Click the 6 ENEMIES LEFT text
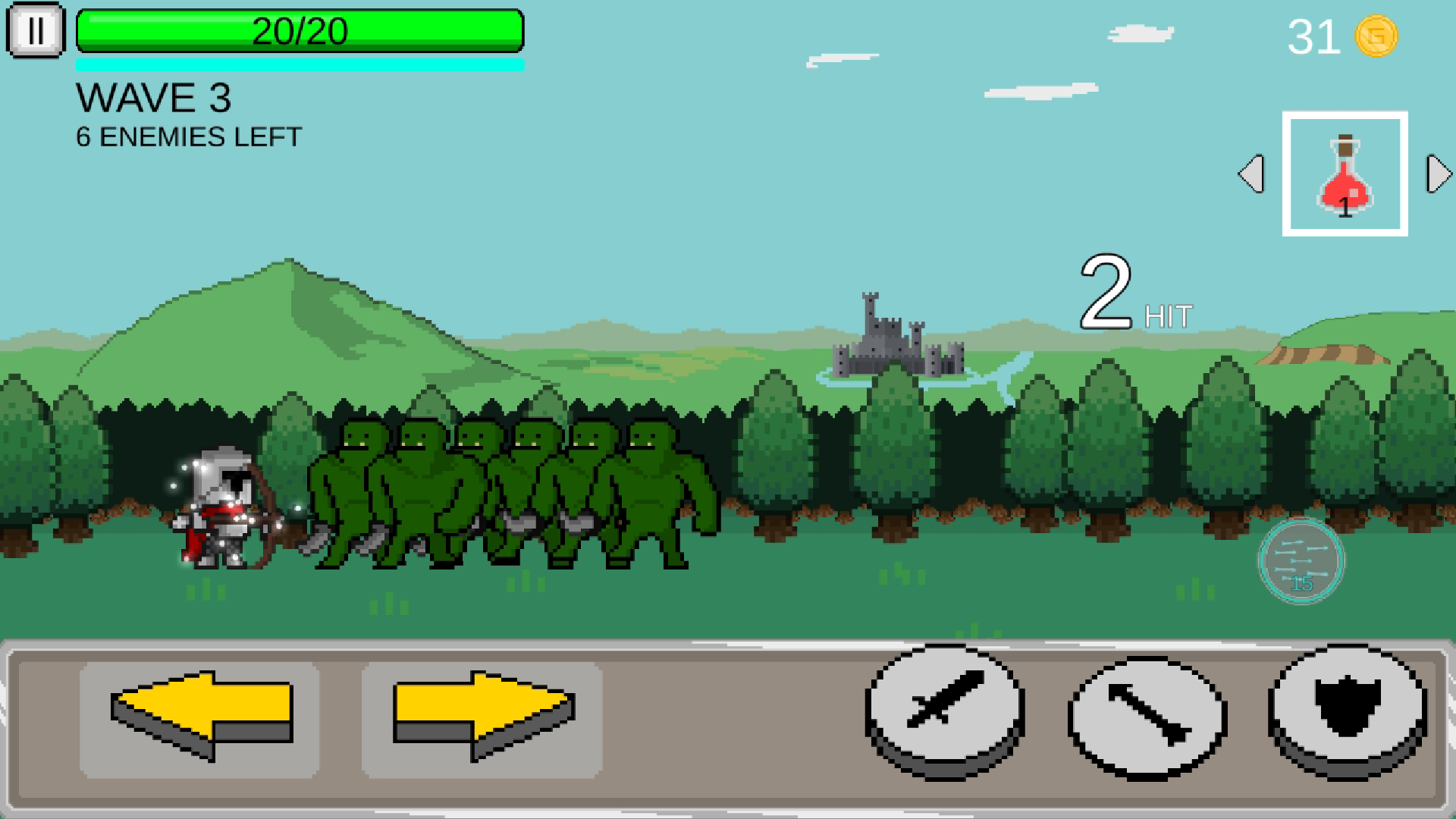Image resolution: width=1456 pixels, height=819 pixels. click(187, 136)
